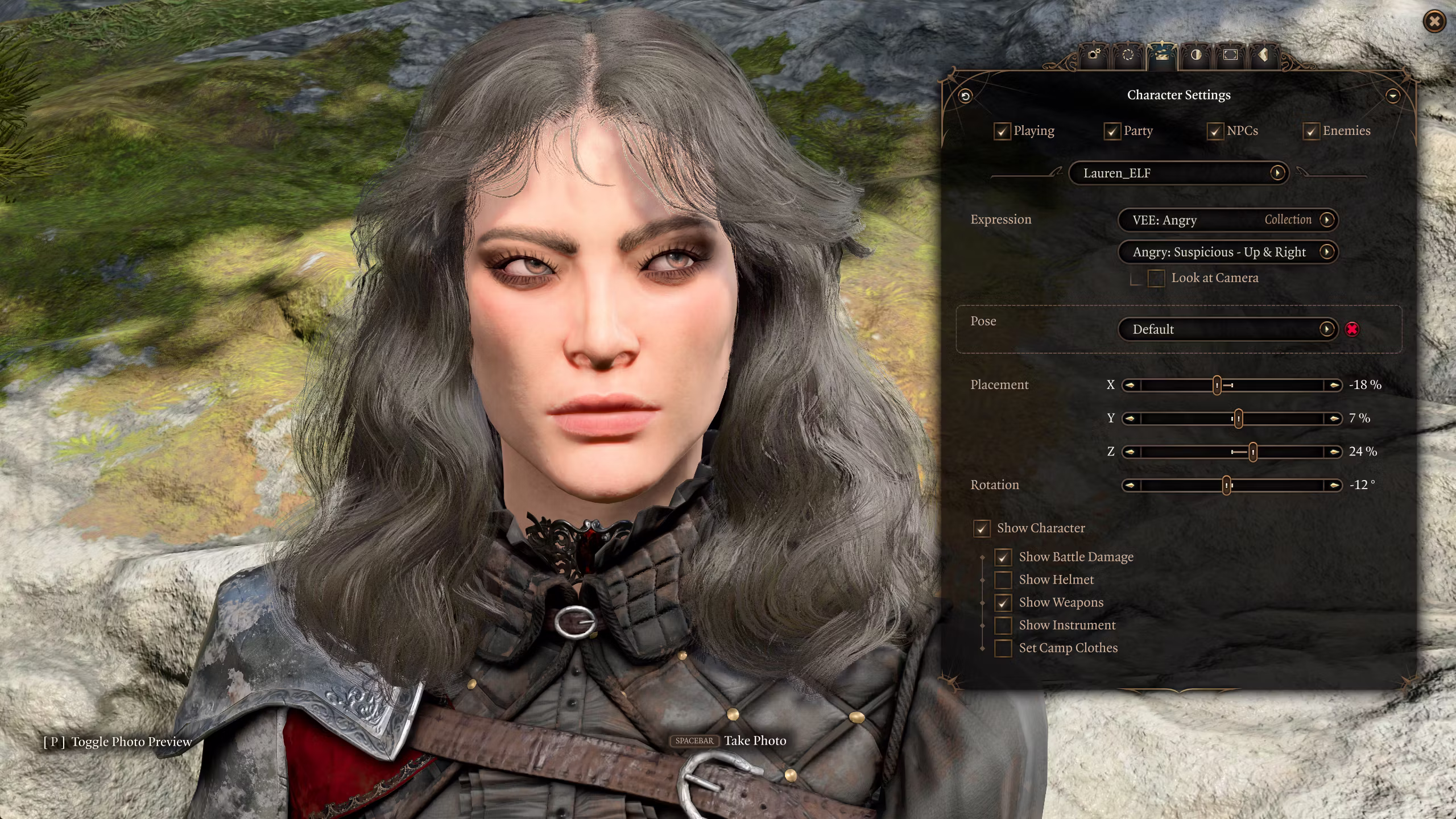
Task: Adjust the Rotation slider handle
Action: (1227, 485)
